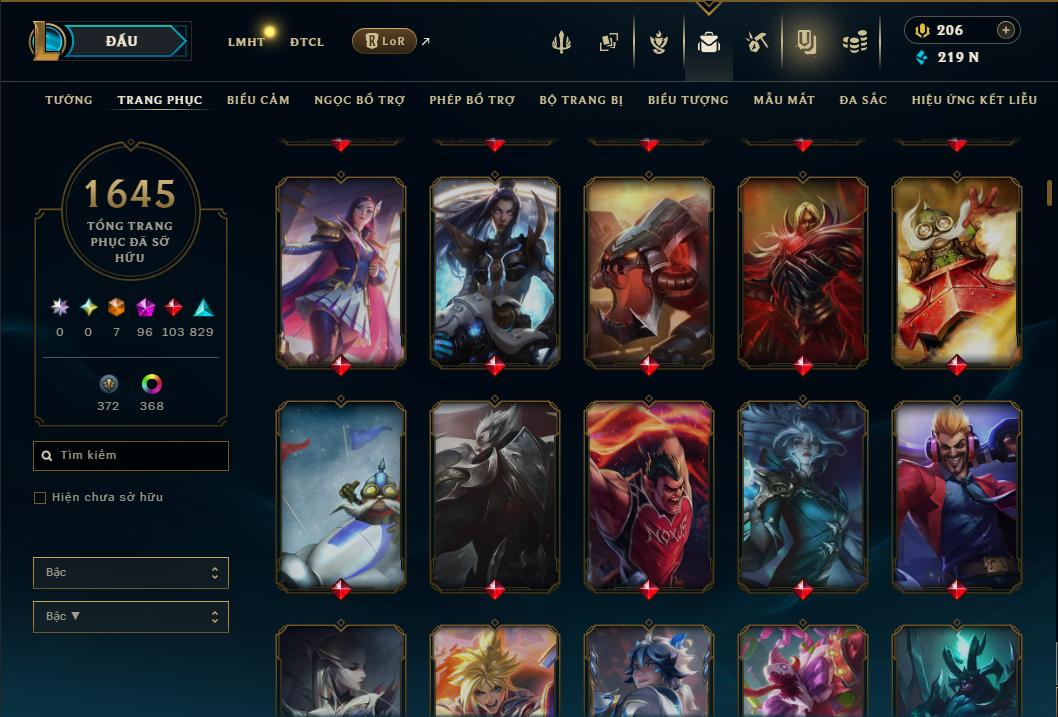The width and height of the screenshot is (1058, 717).
Task: Select the BIỂU CẢM tab
Action: pyautogui.click(x=258, y=100)
